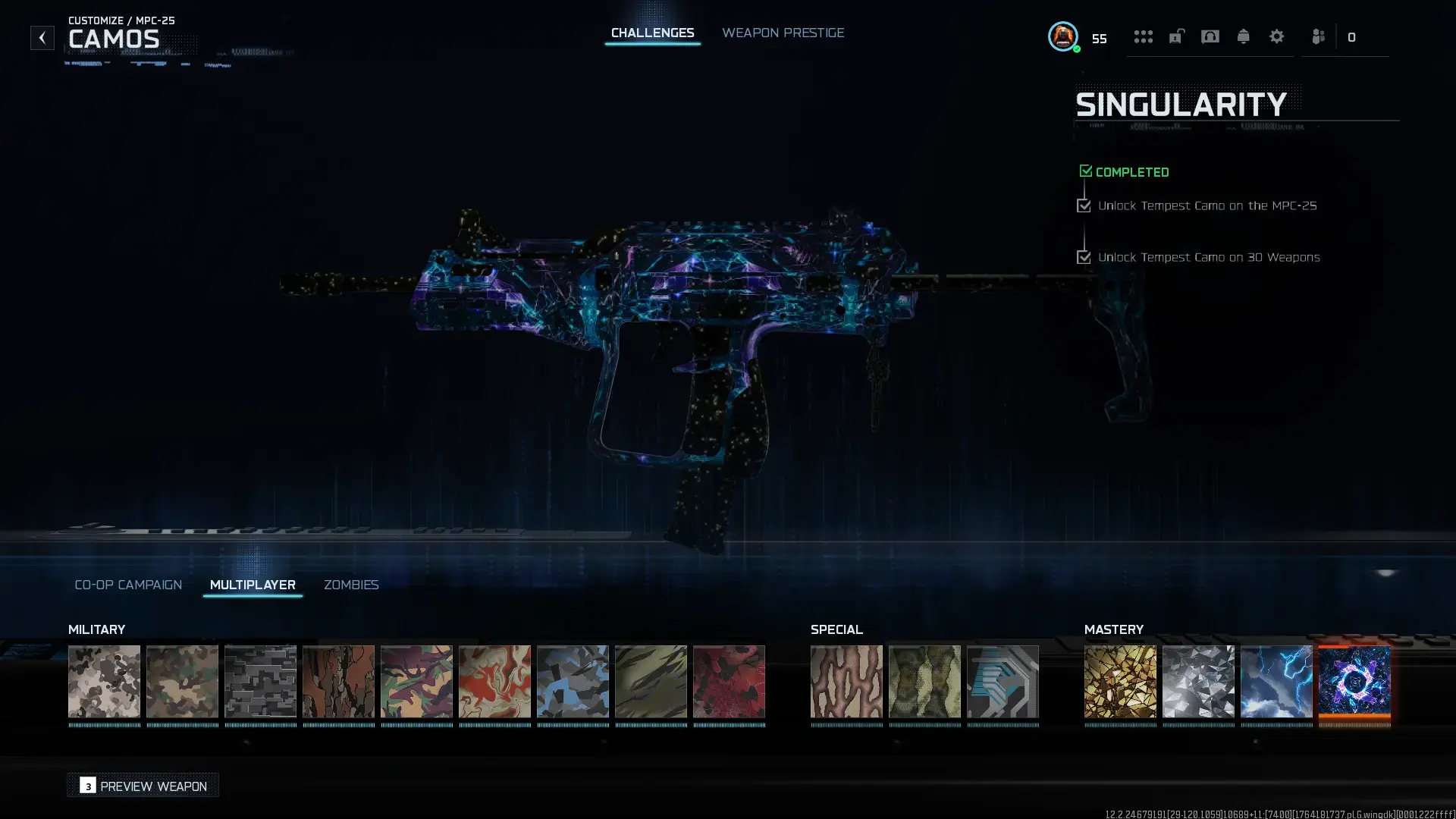Viewport: 1456px width, 819px height.
Task: Click the back arrow to exit Camos
Action: tap(42, 37)
